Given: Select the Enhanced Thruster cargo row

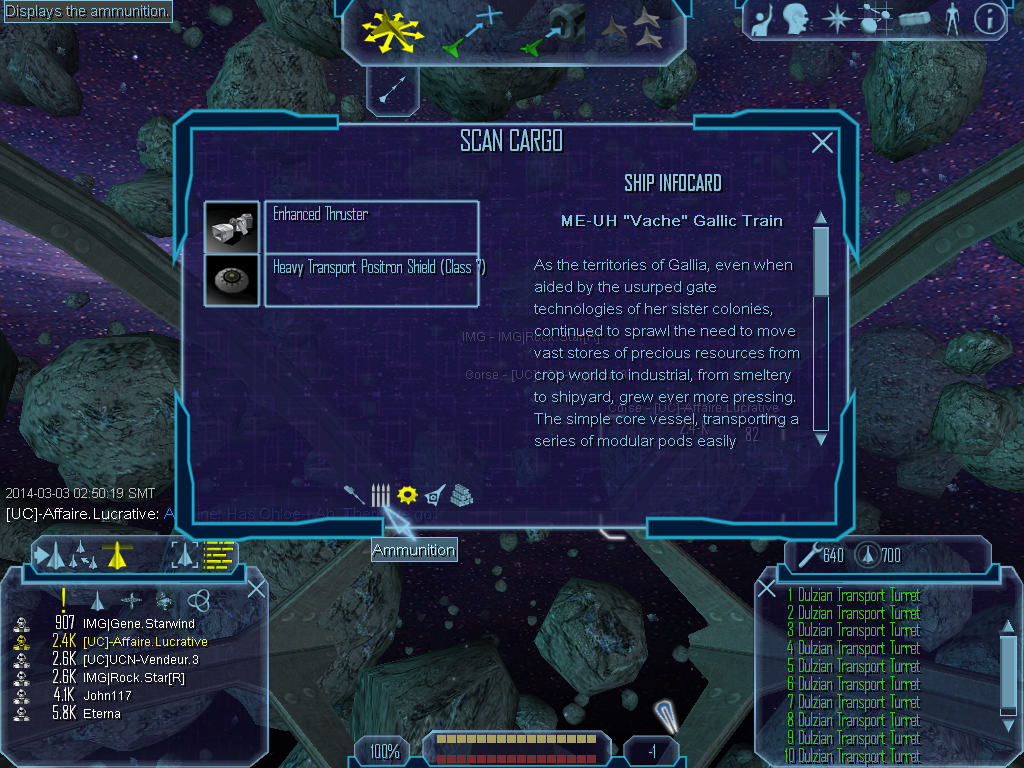Looking at the screenshot, I should click(371, 227).
